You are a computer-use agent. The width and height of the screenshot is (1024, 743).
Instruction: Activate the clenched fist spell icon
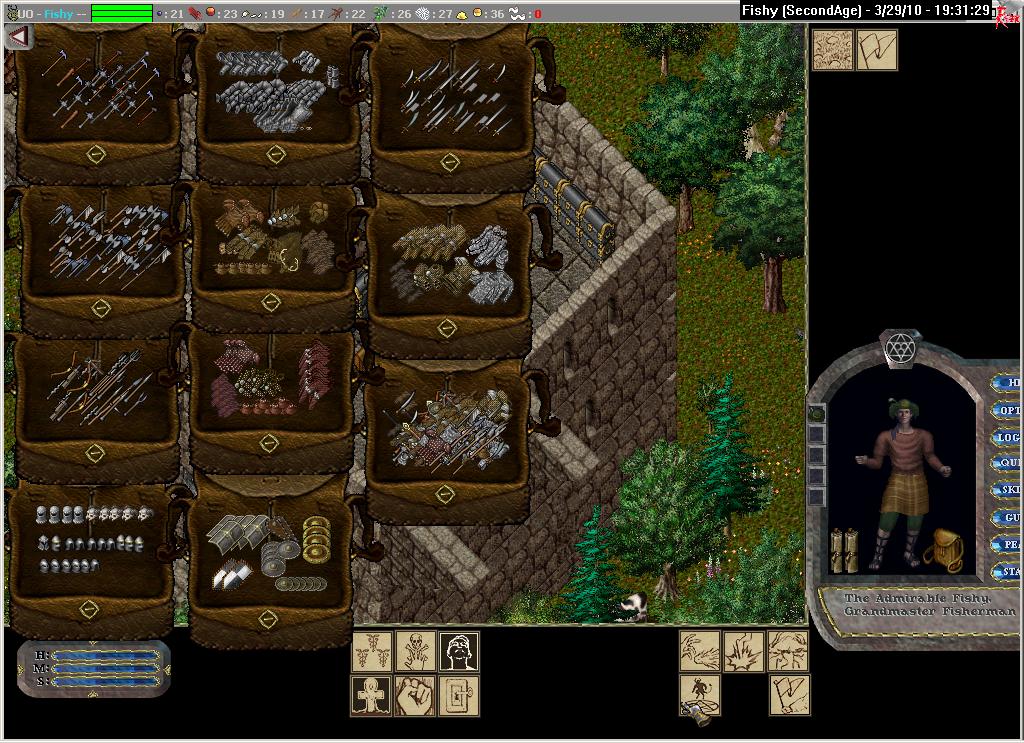tap(415, 696)
